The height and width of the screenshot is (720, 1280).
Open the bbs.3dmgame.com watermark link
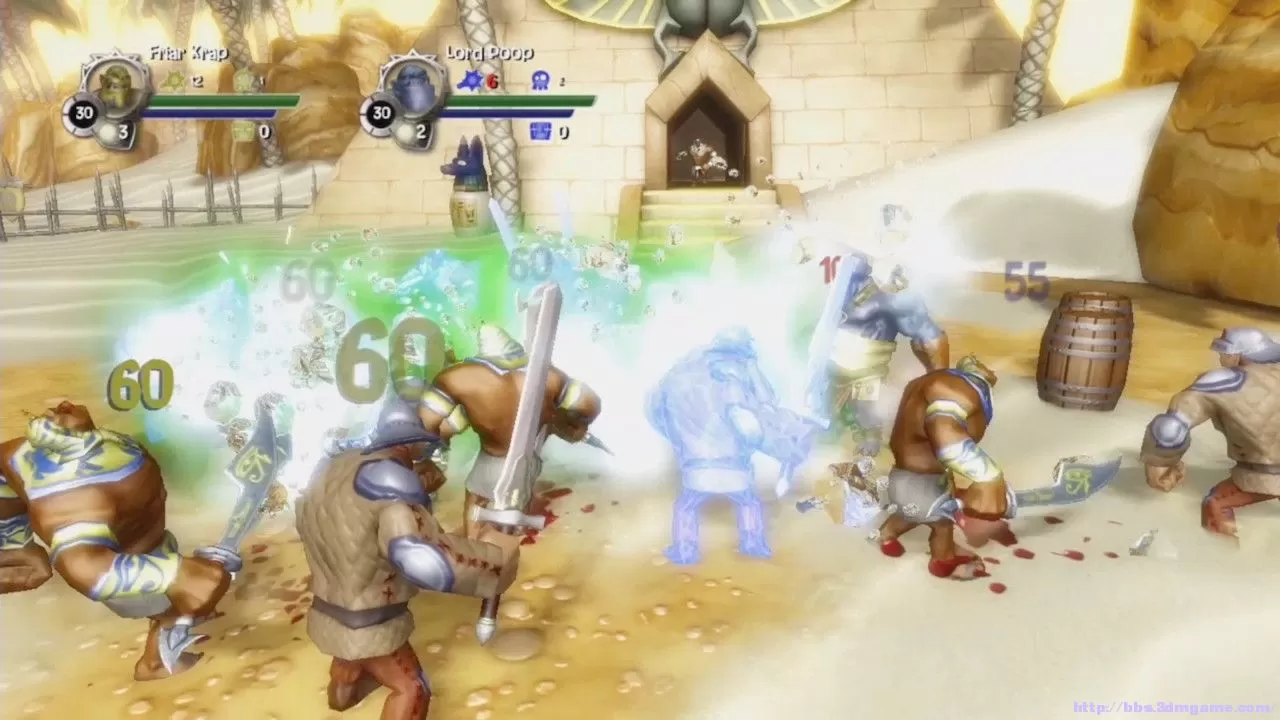pos(1186,706)
